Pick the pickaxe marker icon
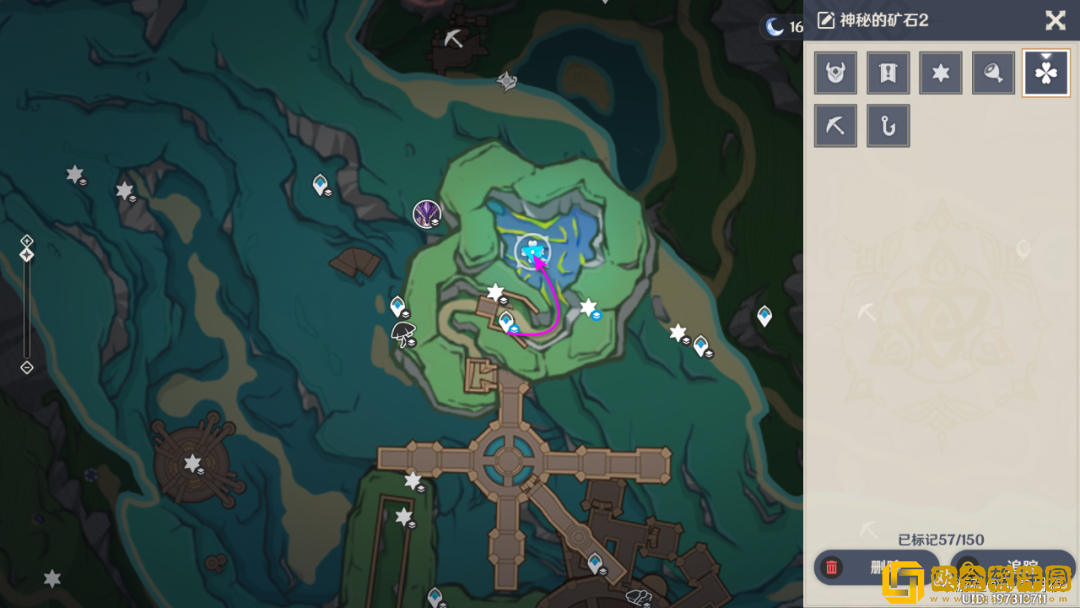Image resolution: width=1080 pixels, height=608 pixels. pyautogui.click(x=835, y=126)
